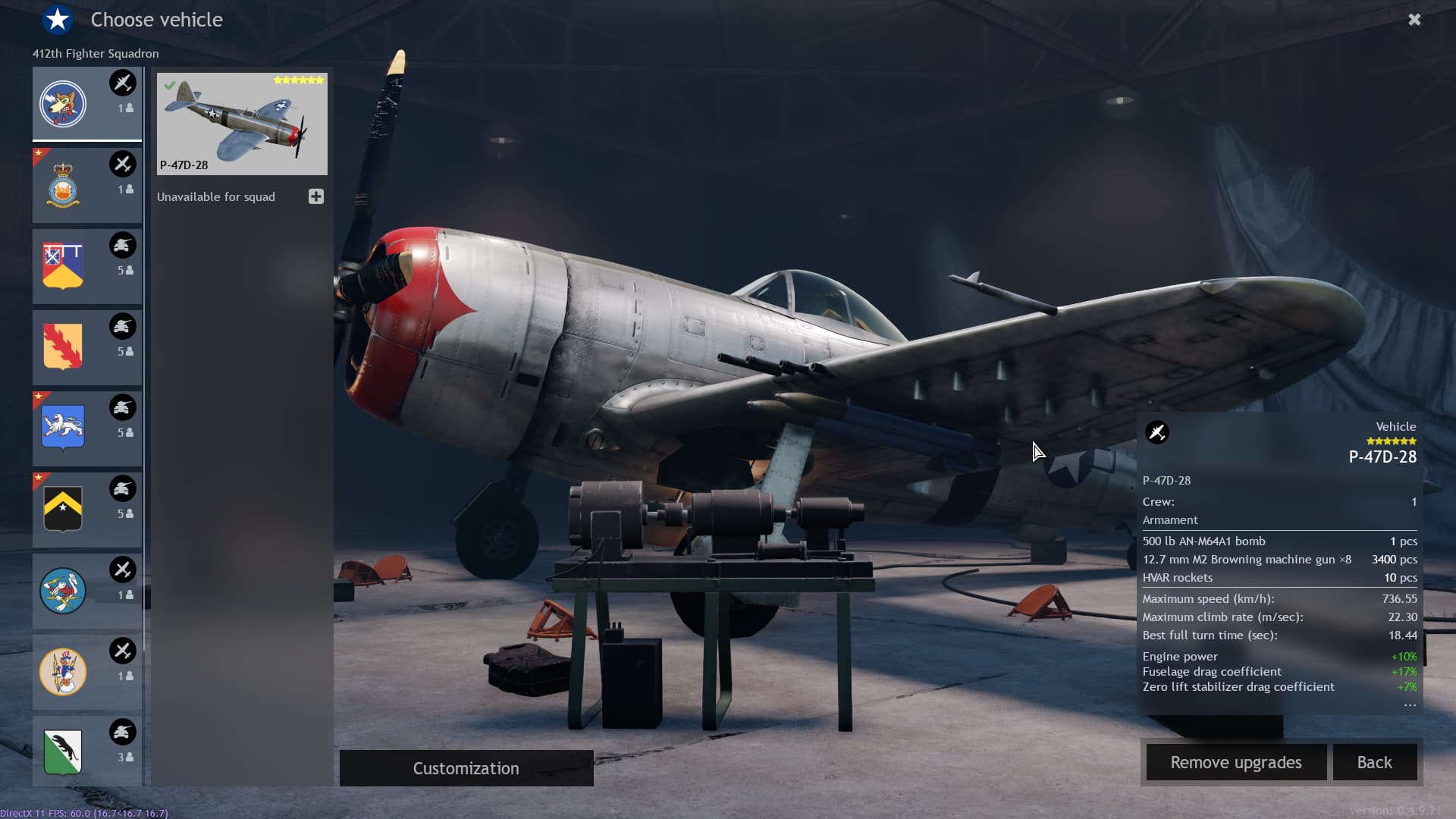Select the P-47D-28 vehicle card

[x=242, y=124]
